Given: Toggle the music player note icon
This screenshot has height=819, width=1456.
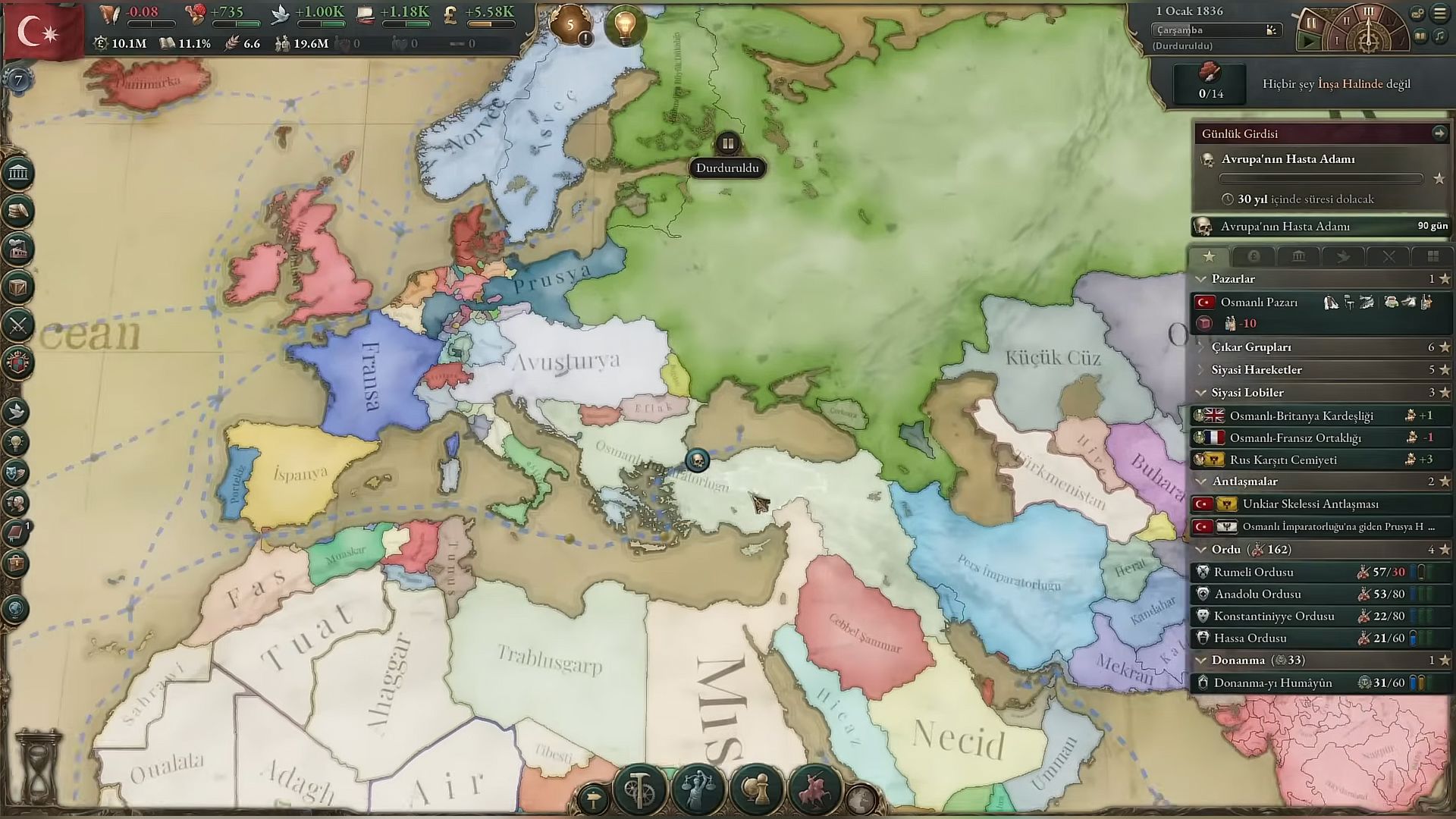Looking at the screenshot, I should (1439, 36).
